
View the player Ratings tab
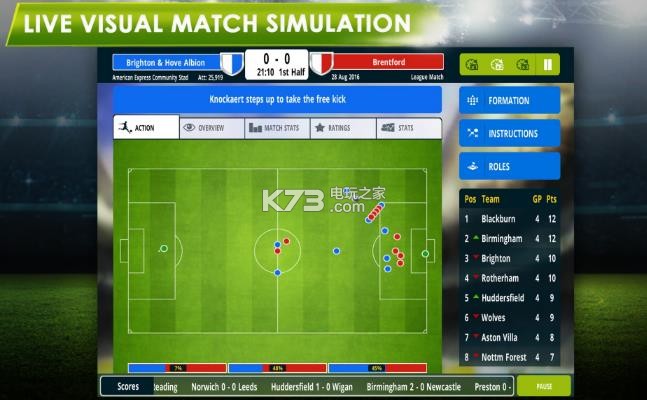pyautogui.click(x=342, y=128)
